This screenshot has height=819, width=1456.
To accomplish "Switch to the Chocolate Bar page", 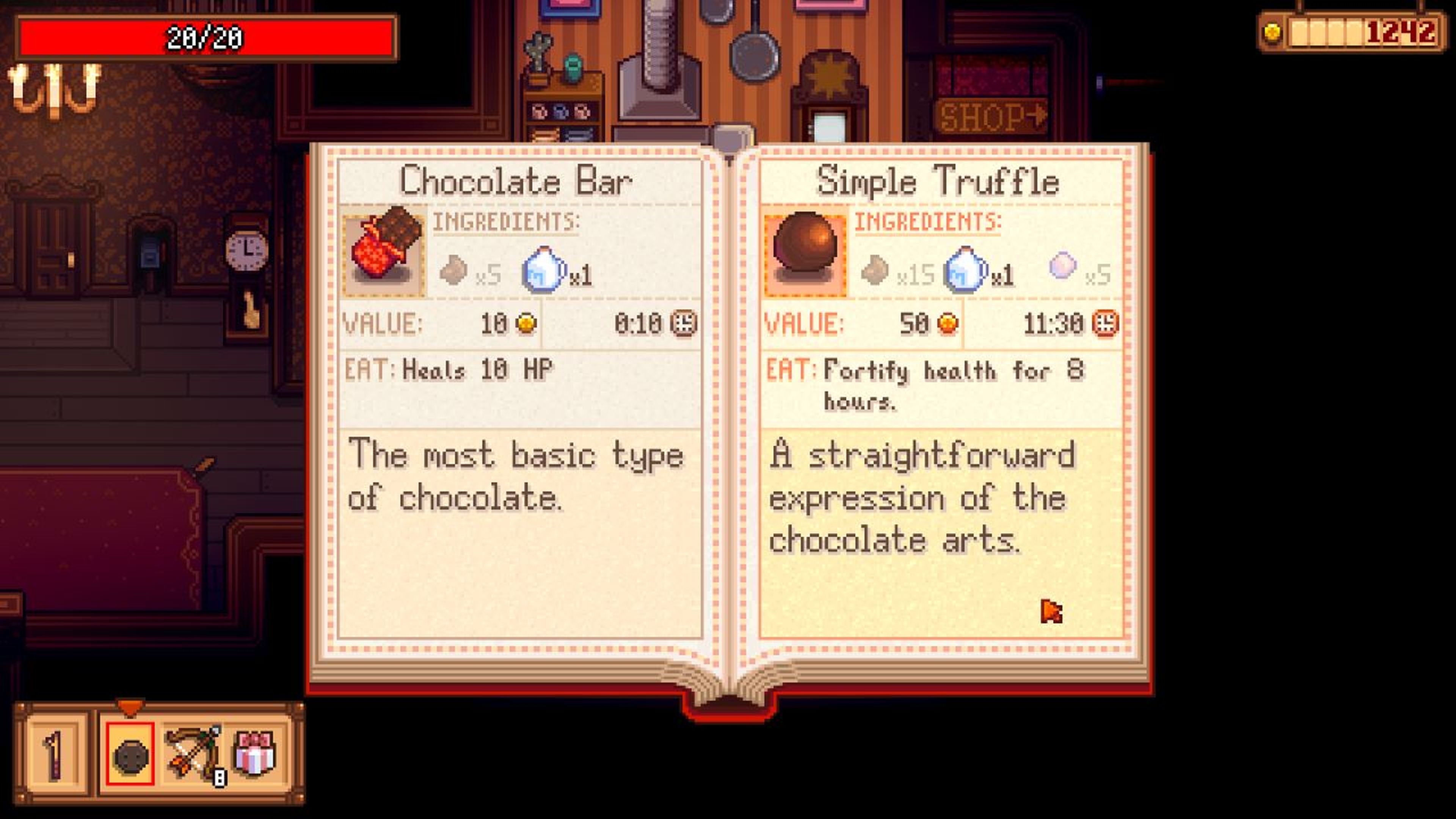I will pos(516,181).
